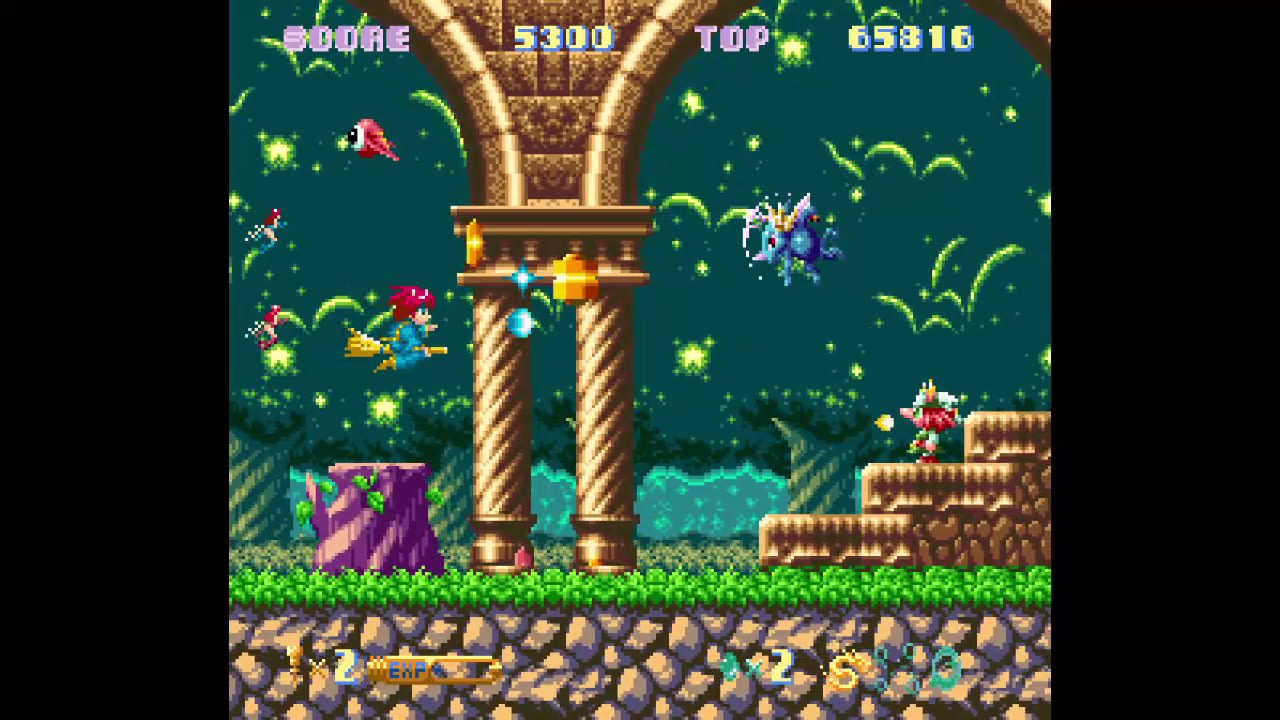Click the fairy standing on the stone steps

point(930,420)
